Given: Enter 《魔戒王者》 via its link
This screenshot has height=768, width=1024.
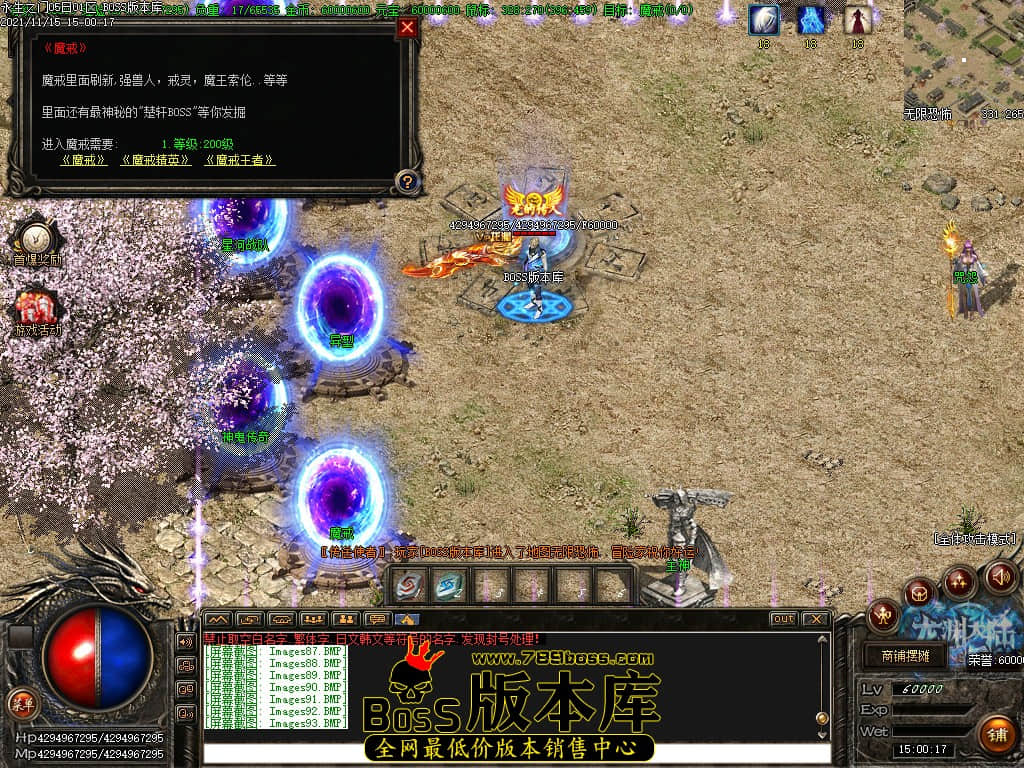Looking at the screenshot, I should tap(239, 160).
